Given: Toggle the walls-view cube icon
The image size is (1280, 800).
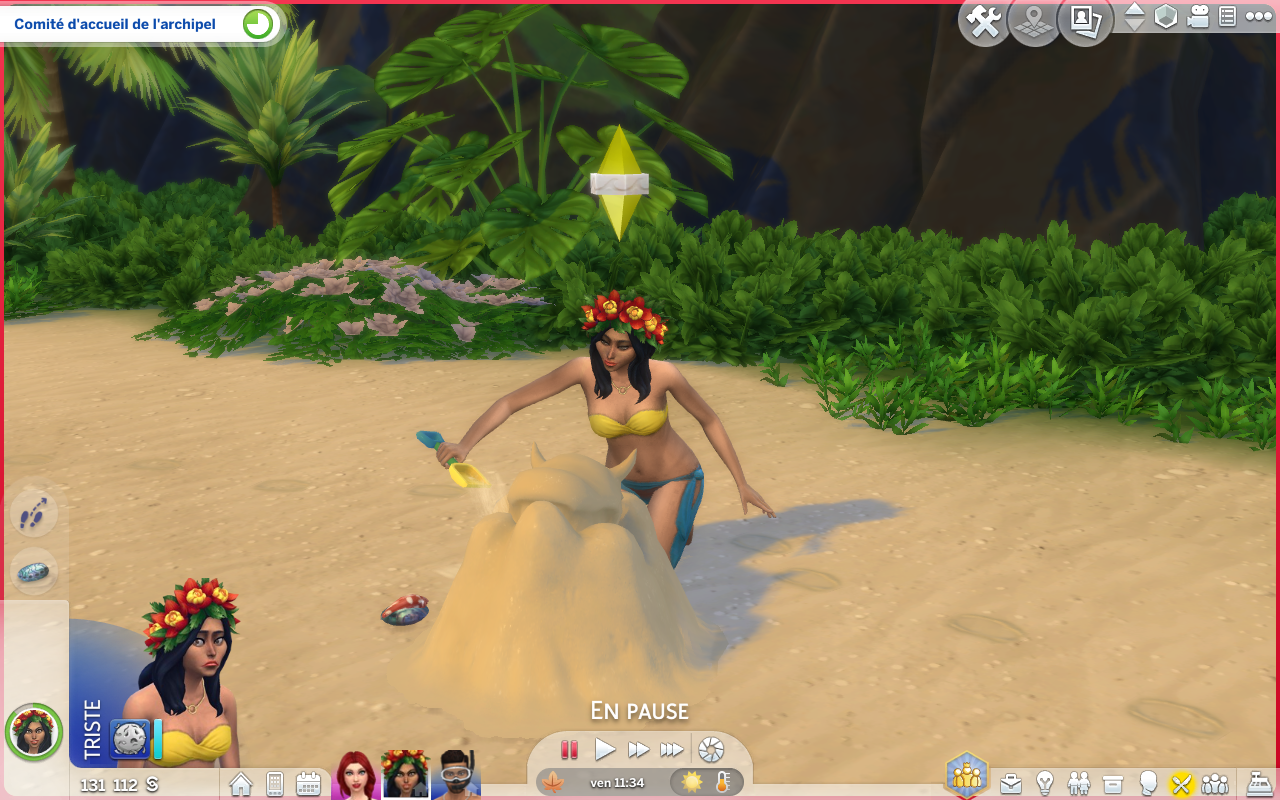Looking at the screenshot, I should [1166, 17].
